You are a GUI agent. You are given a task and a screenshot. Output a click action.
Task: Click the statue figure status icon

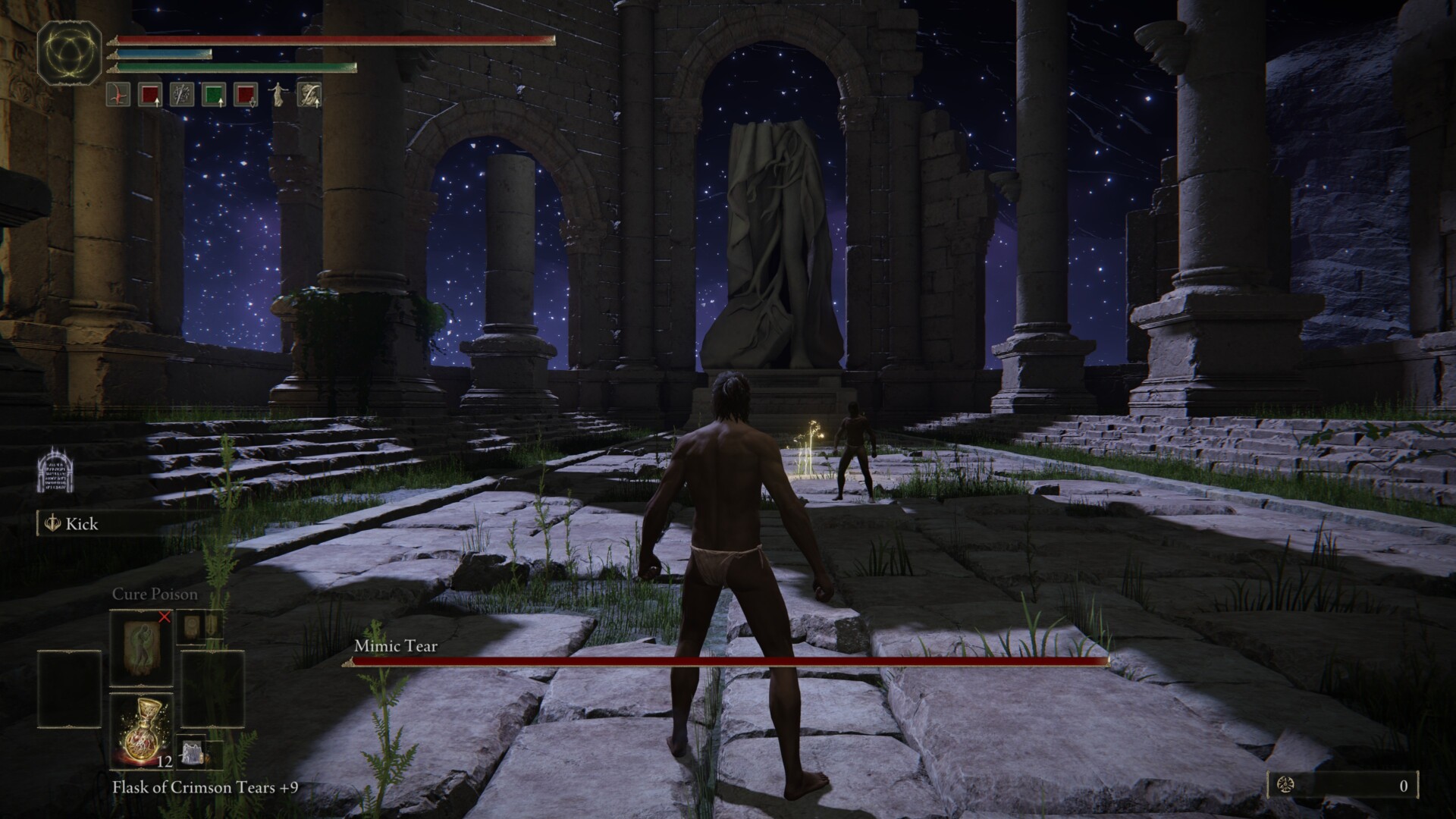(x=278, y=95)
